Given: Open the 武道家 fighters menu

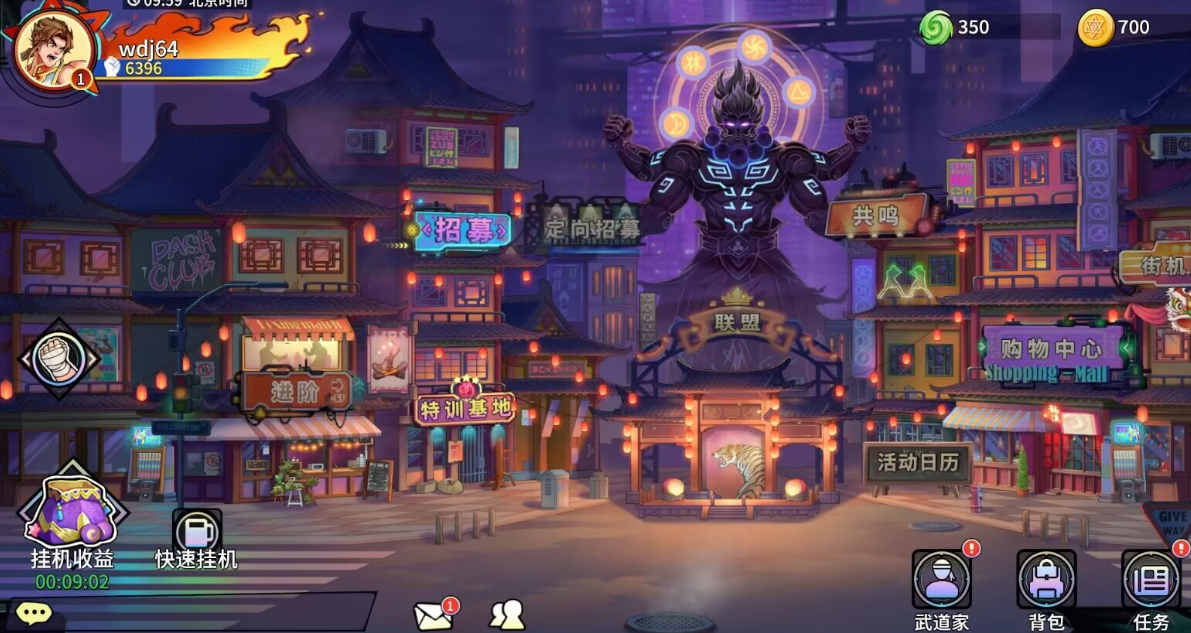Looking at the screenshot, I should (942, 582).
